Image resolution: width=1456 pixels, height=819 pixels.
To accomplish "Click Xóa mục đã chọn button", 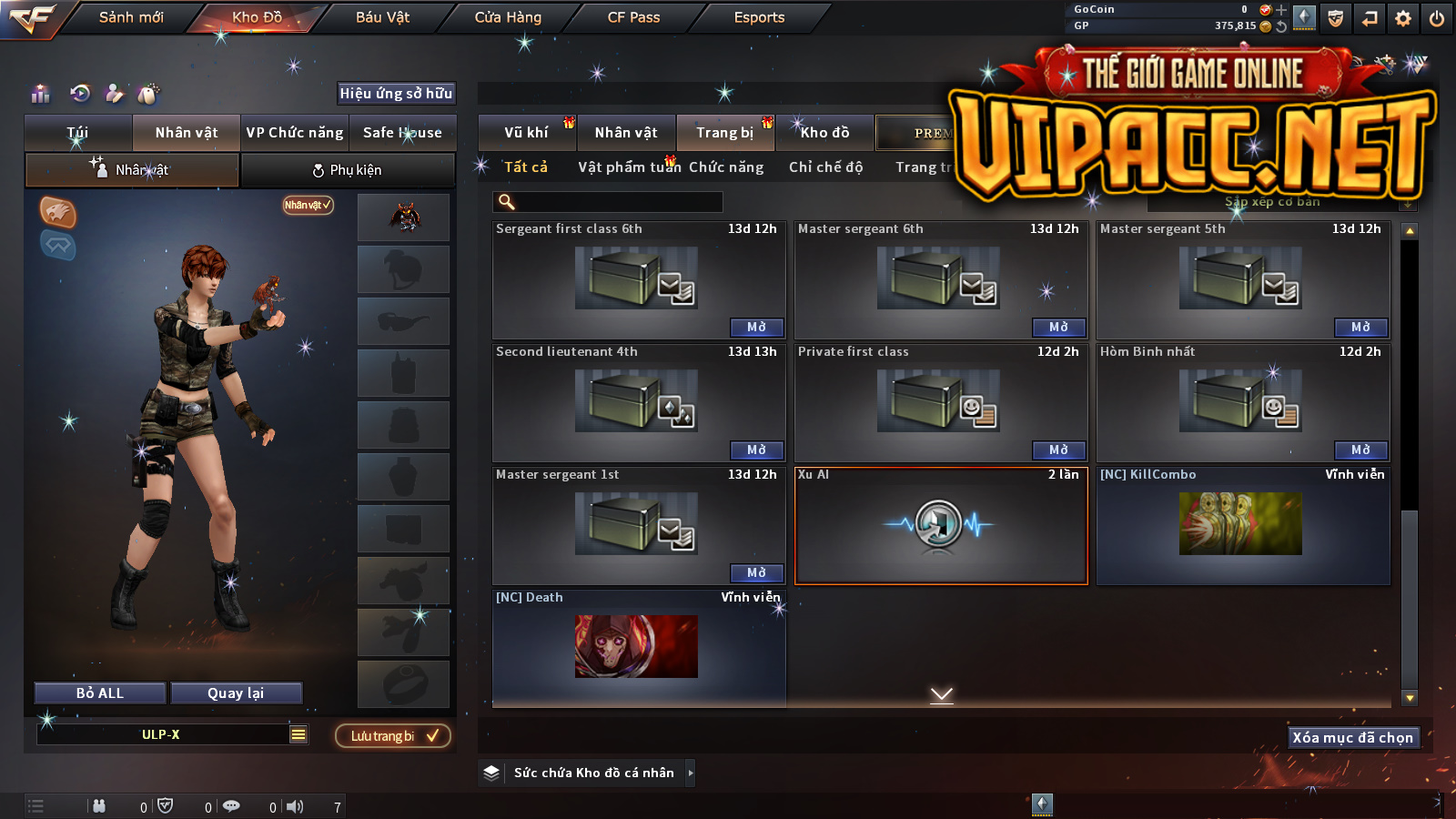I will [1353, 738].
